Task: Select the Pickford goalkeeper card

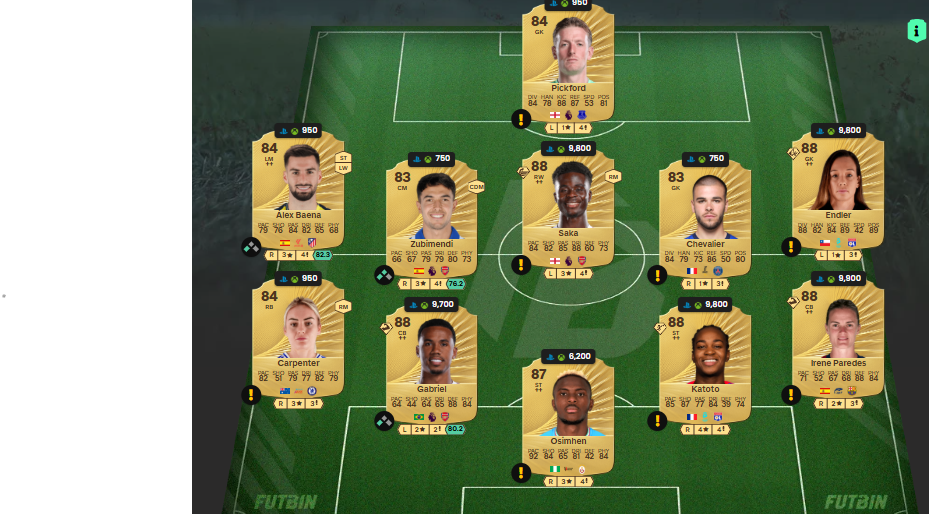Action: tap(567, 60)
